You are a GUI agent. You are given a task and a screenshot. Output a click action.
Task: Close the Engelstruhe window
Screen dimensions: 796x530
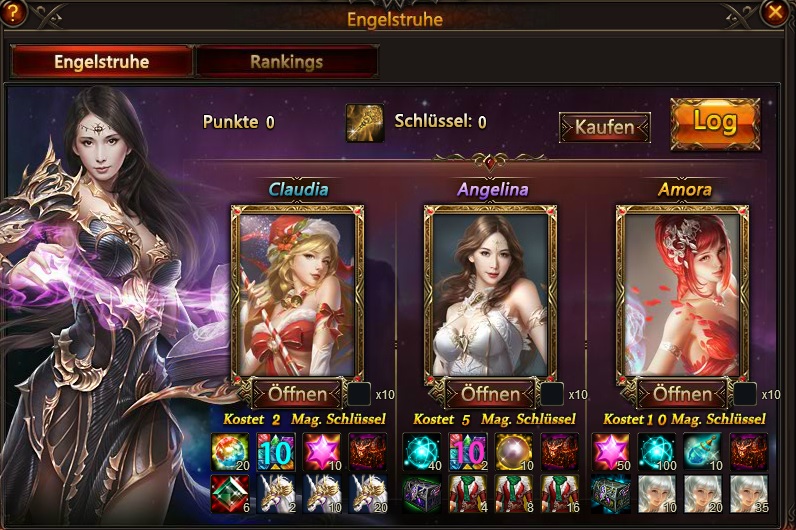click(x=774, y=13)
